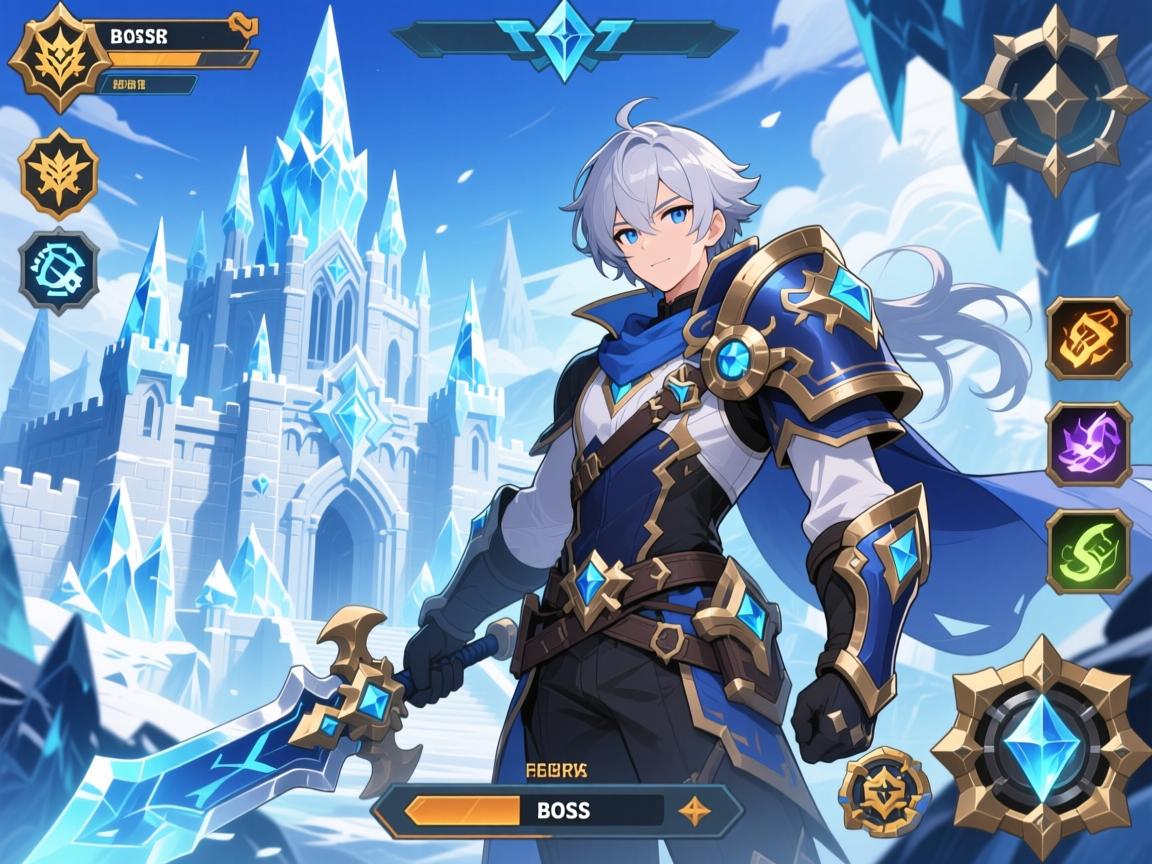This screenshot has height=864, width=1152.
Task: Open the teal glowing rune circle icon
Action: click(59, 271)
